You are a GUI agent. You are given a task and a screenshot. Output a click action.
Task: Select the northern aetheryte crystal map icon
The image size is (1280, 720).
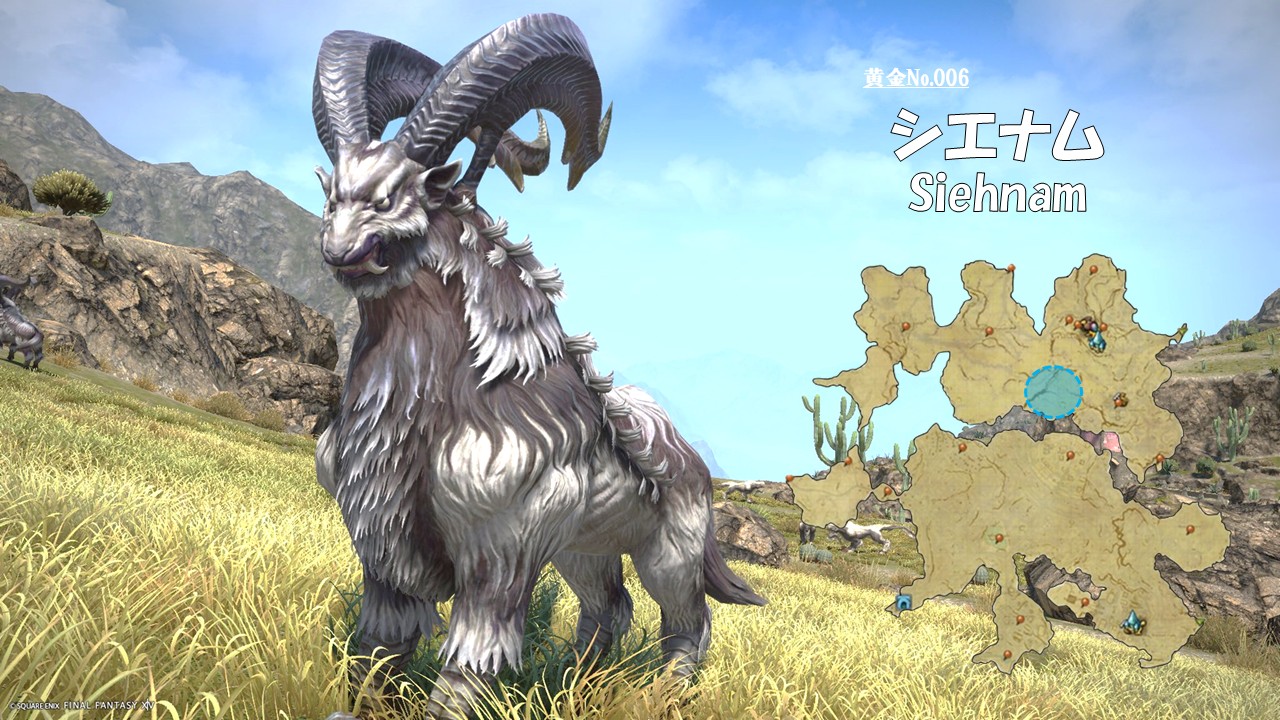[x=1098, y=341]
